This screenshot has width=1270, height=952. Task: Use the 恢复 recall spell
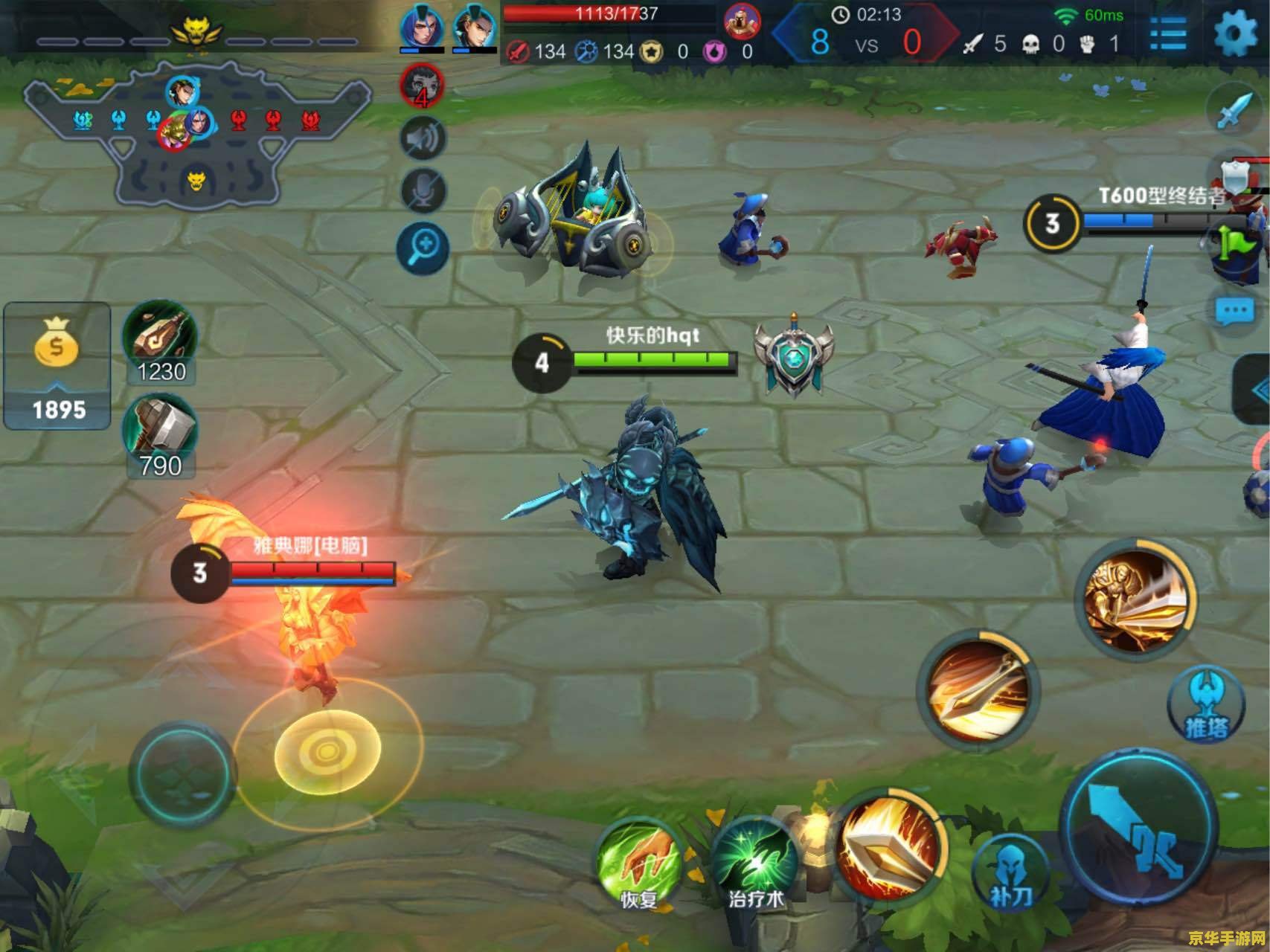coord(638,863)
